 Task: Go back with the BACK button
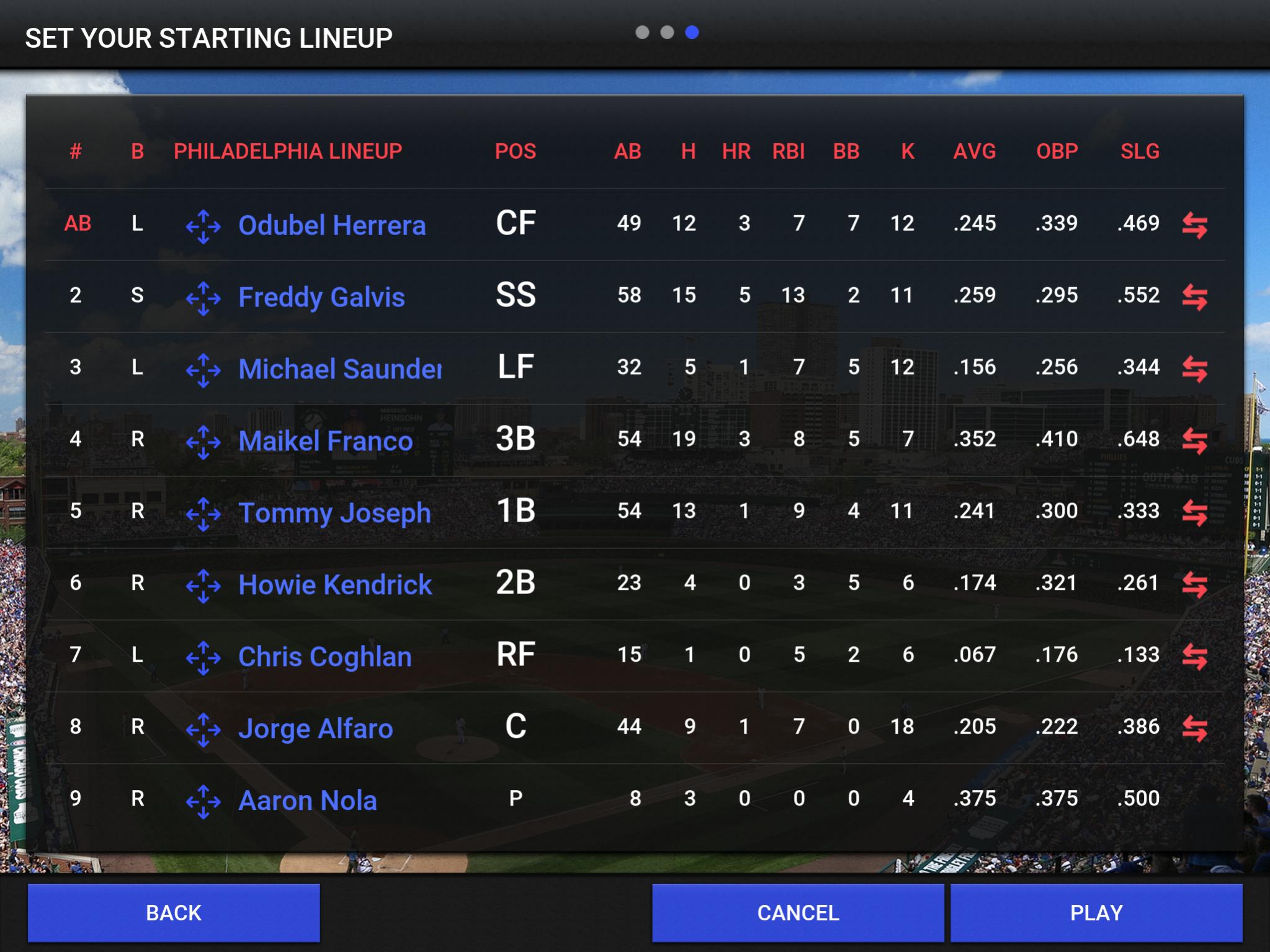174,912
